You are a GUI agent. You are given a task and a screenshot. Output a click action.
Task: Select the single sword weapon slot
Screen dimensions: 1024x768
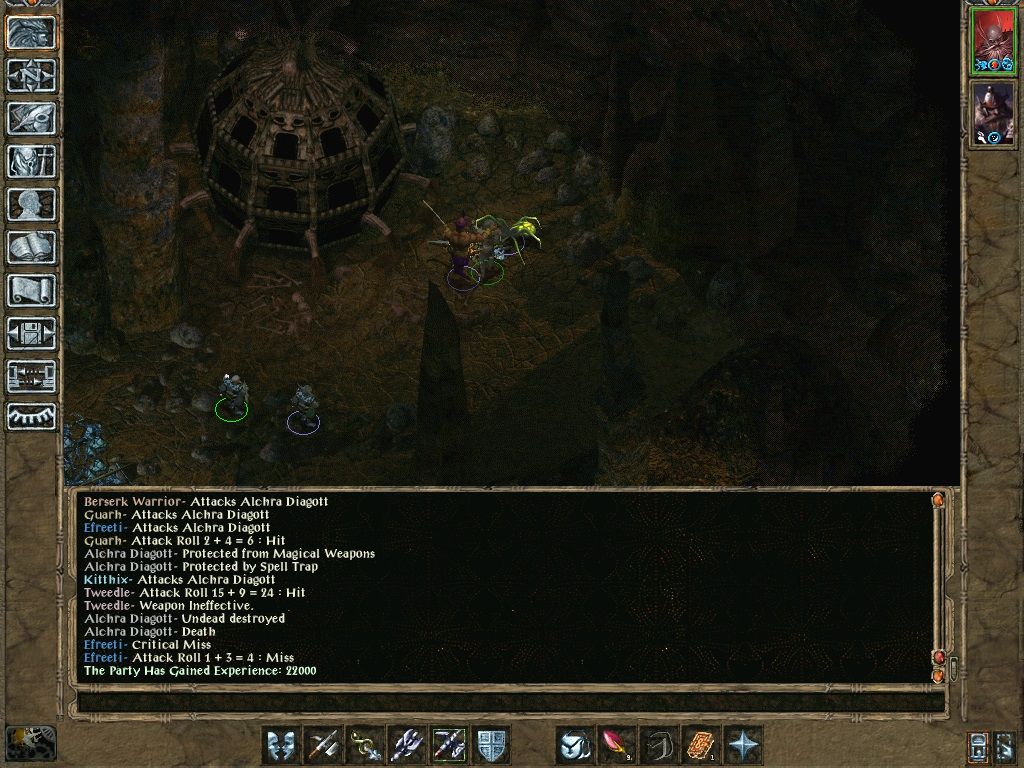[324, 745]
